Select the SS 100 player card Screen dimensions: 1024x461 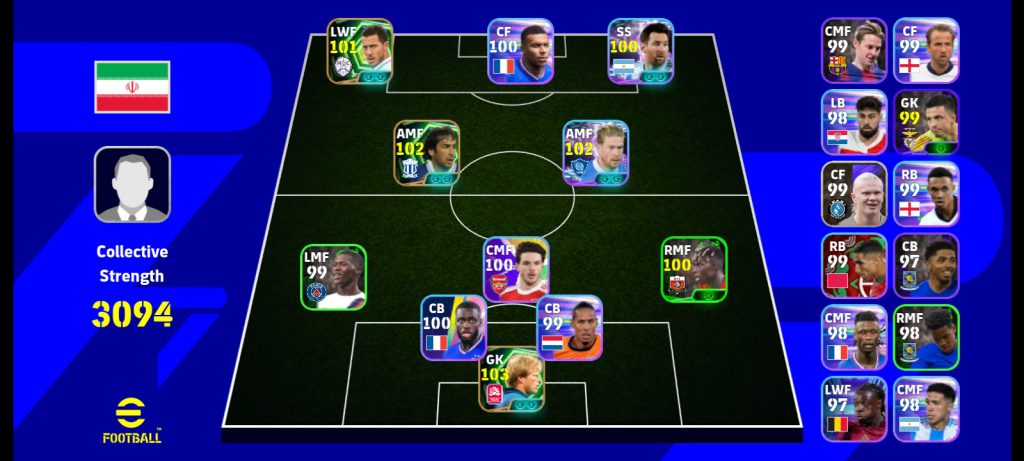(641, 51)
